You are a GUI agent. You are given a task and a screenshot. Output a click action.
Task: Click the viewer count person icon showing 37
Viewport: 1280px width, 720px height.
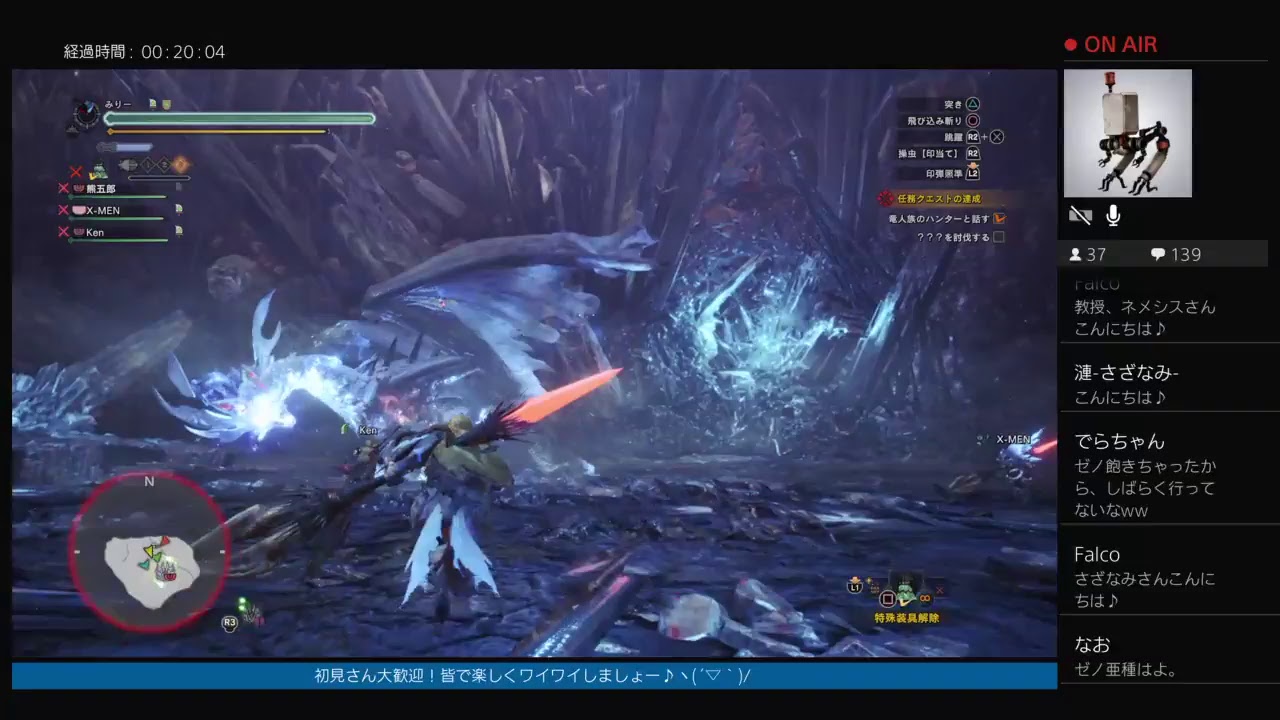[1076, 254]
